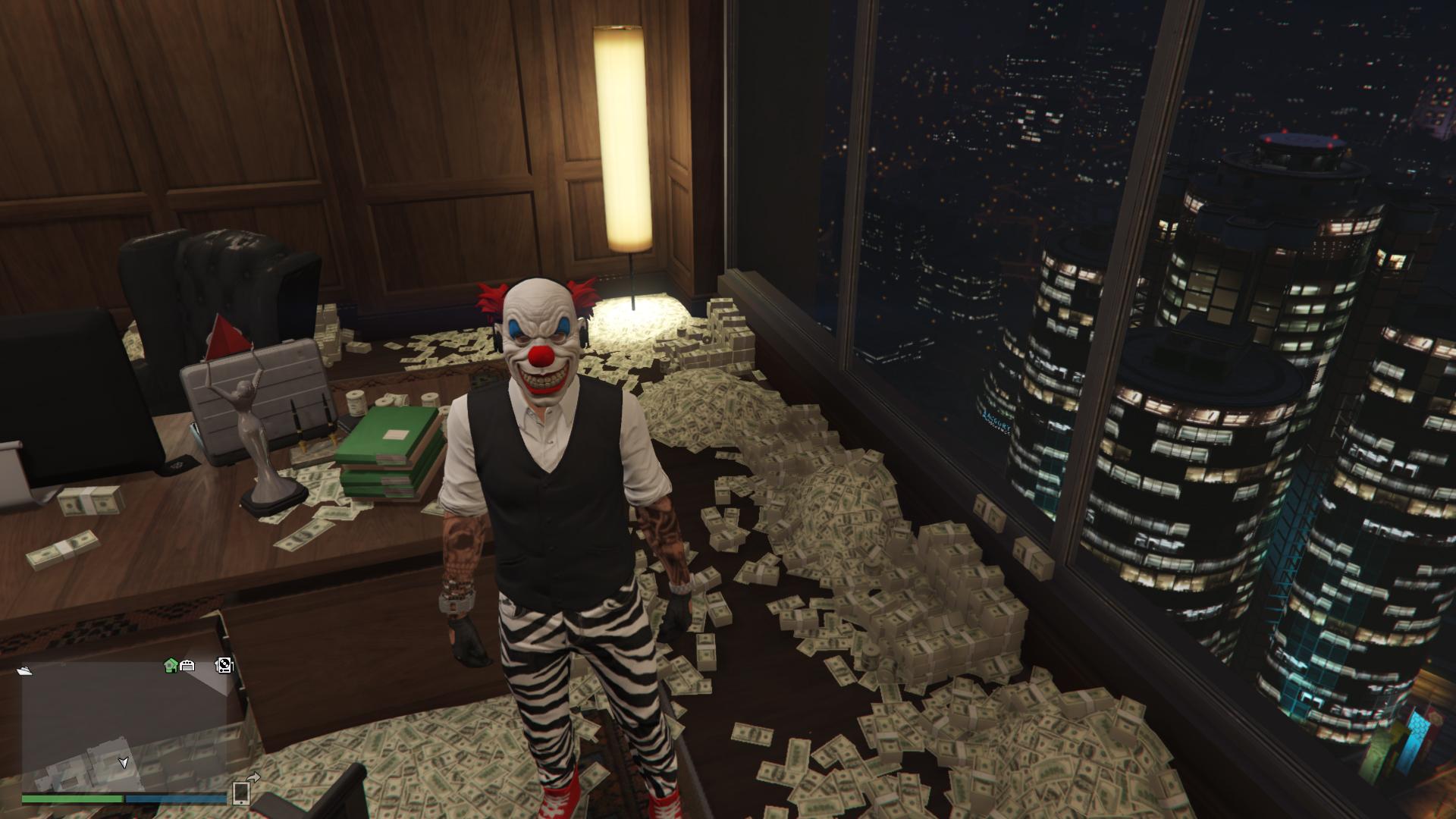Click the turntable nightclub marker
Image resolution: width=1456 pixels, height=819 pixels.
[224, 666]
